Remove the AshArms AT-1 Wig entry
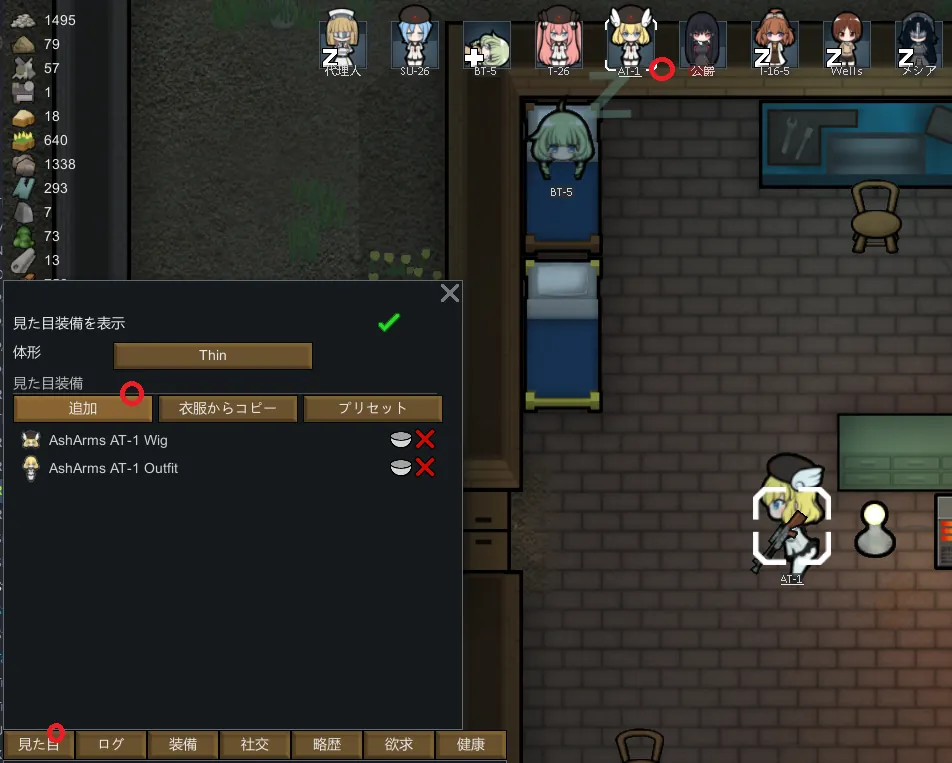The width and height of the screenshot is (952, 763). (x=426, y=439)
